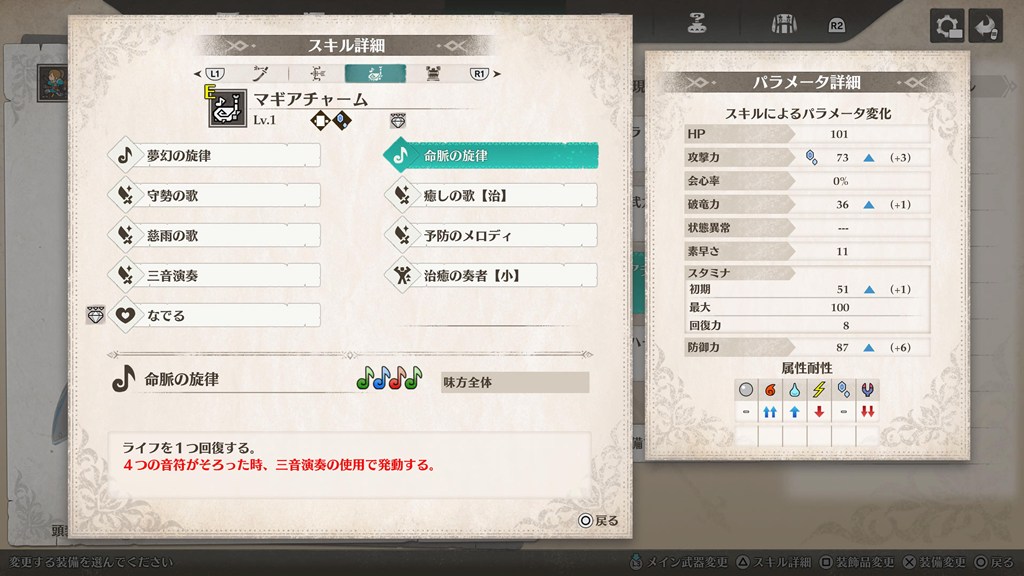Switch to the armor chestplate tab
The width and height of the screenshot is (1024, 576).
[x=433, y=73]
